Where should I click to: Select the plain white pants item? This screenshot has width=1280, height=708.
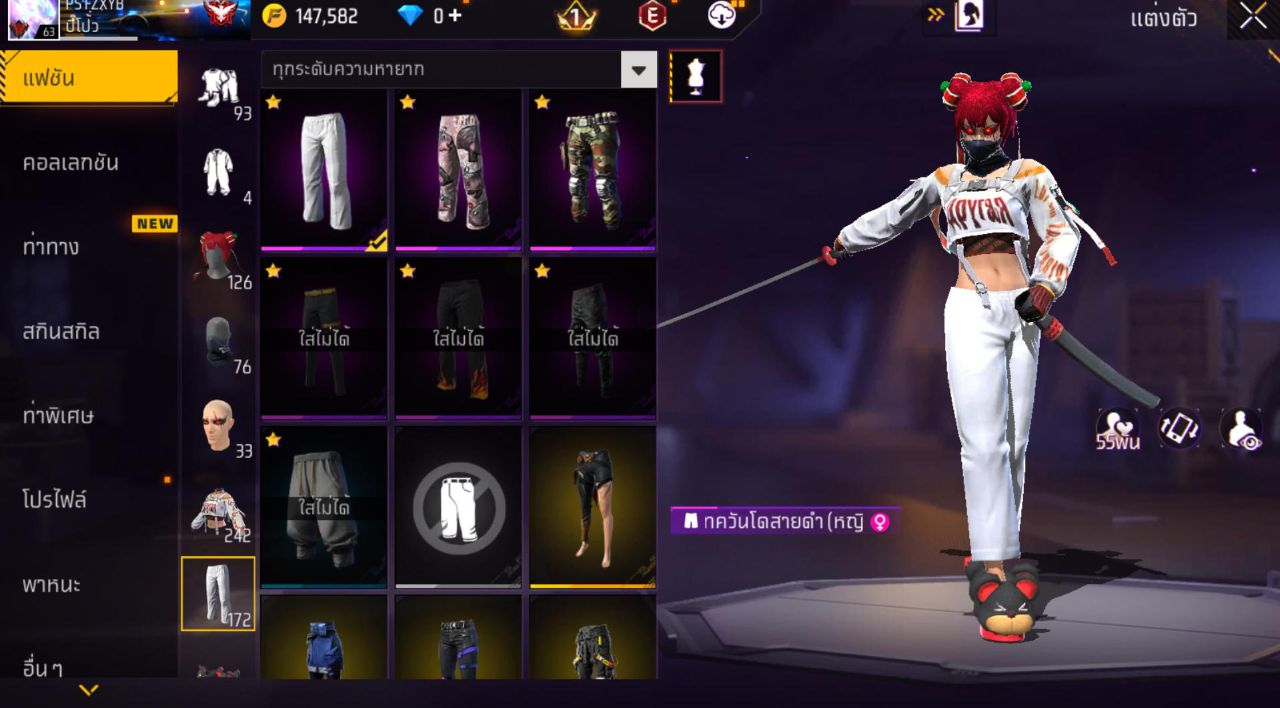pos(324,169)
